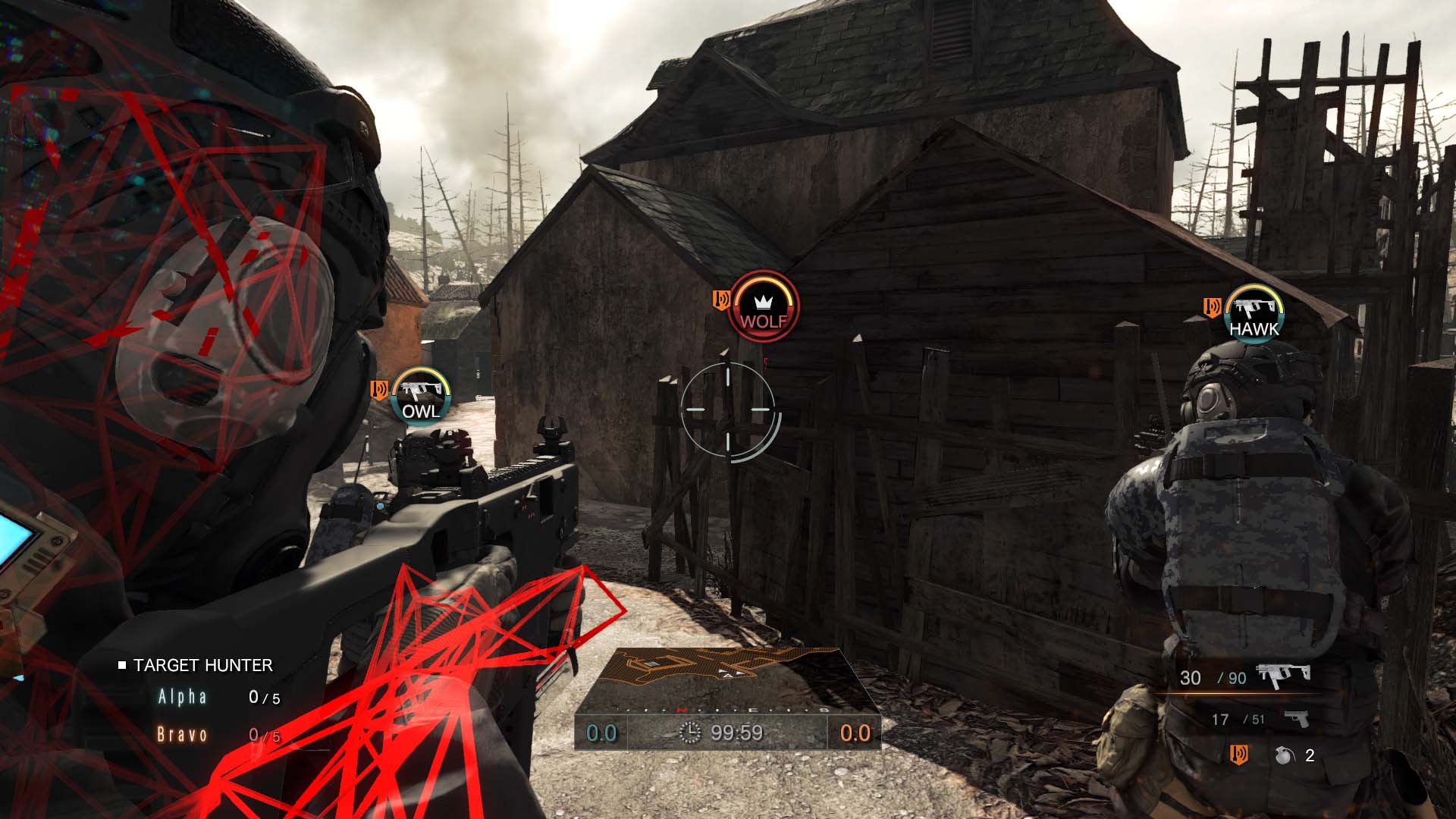Click the Target Hunter objective tracker
Image resolution: width=1456 pixels, height=819 pixels.
pyautogui.click(x=202, y=665)
